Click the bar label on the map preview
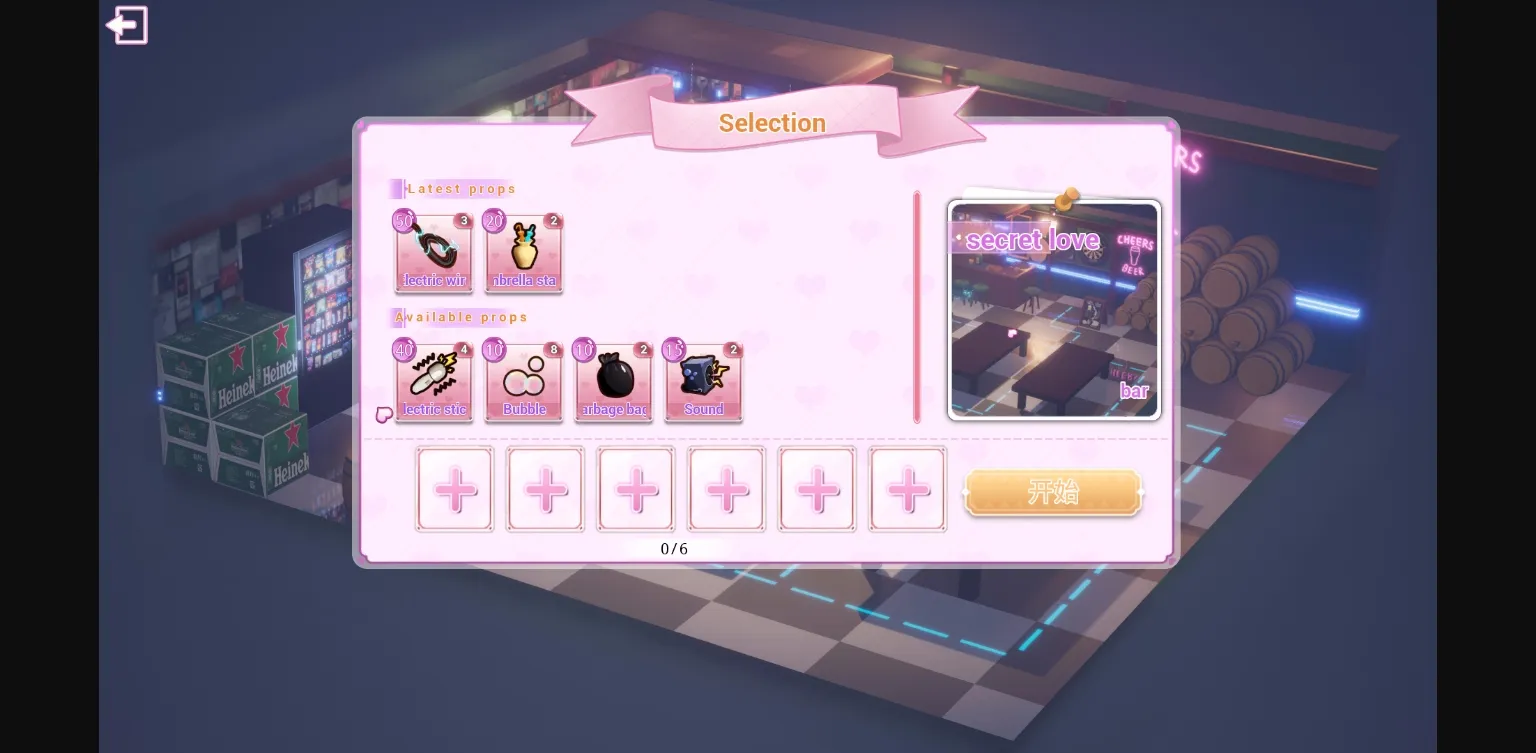 [x=1135, y=391]
